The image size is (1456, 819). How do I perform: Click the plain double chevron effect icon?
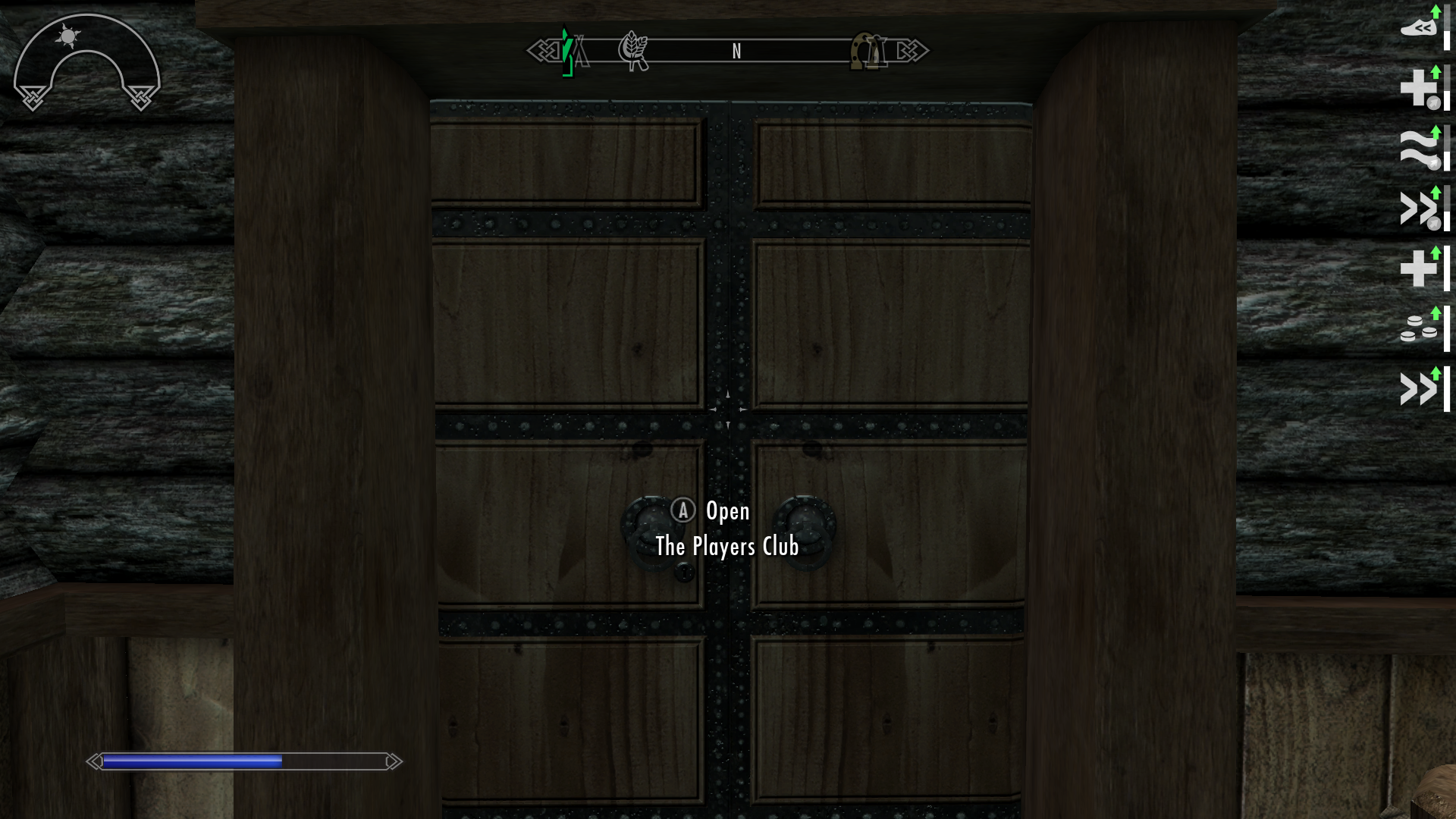[1418, 390]
